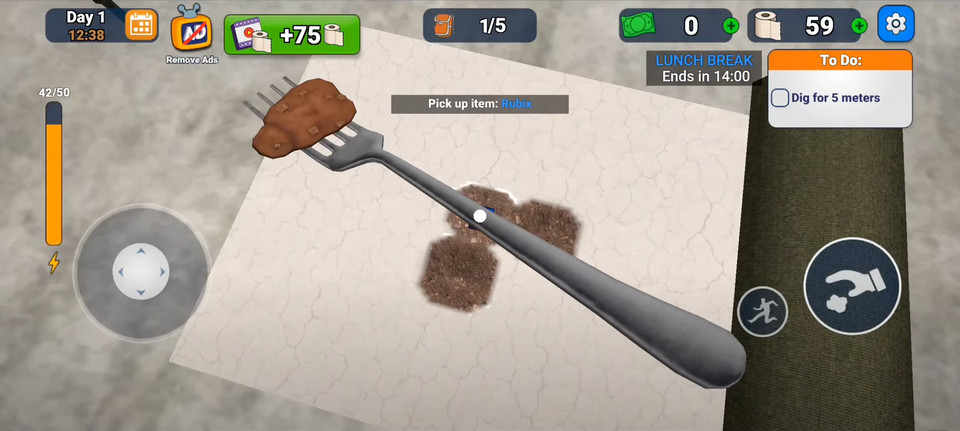Viewport: 960px width, 431px height.
Task: Open the blue gear settings button
Action: point(896,24)
